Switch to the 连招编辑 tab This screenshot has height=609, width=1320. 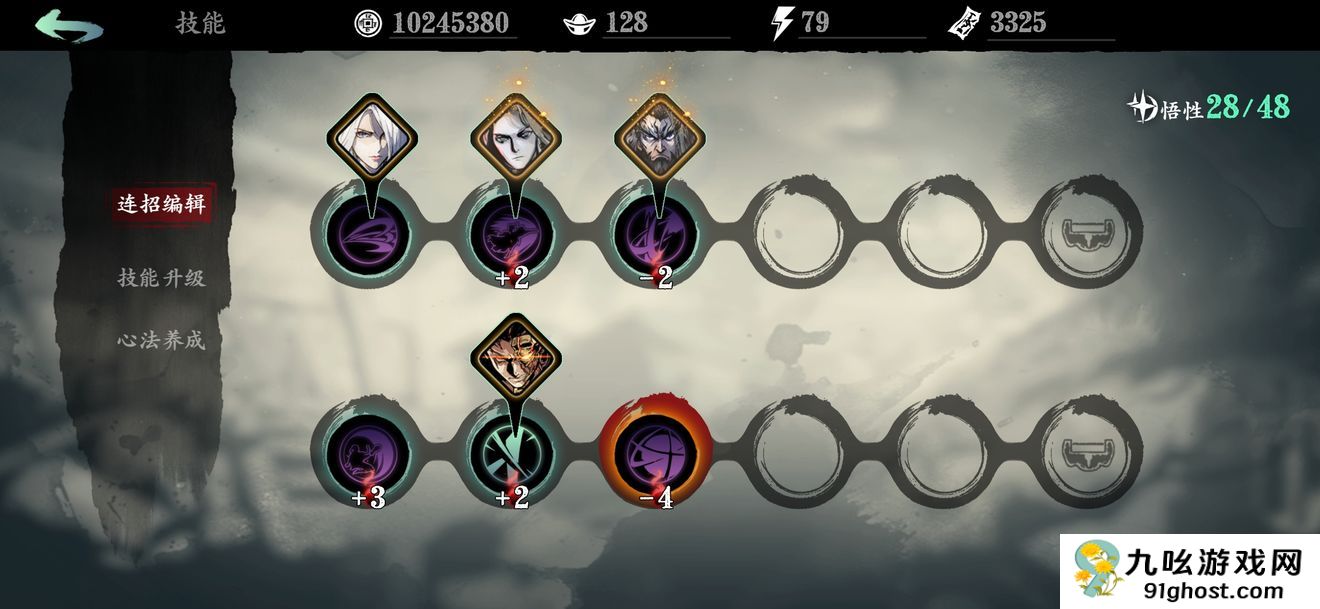161,204
